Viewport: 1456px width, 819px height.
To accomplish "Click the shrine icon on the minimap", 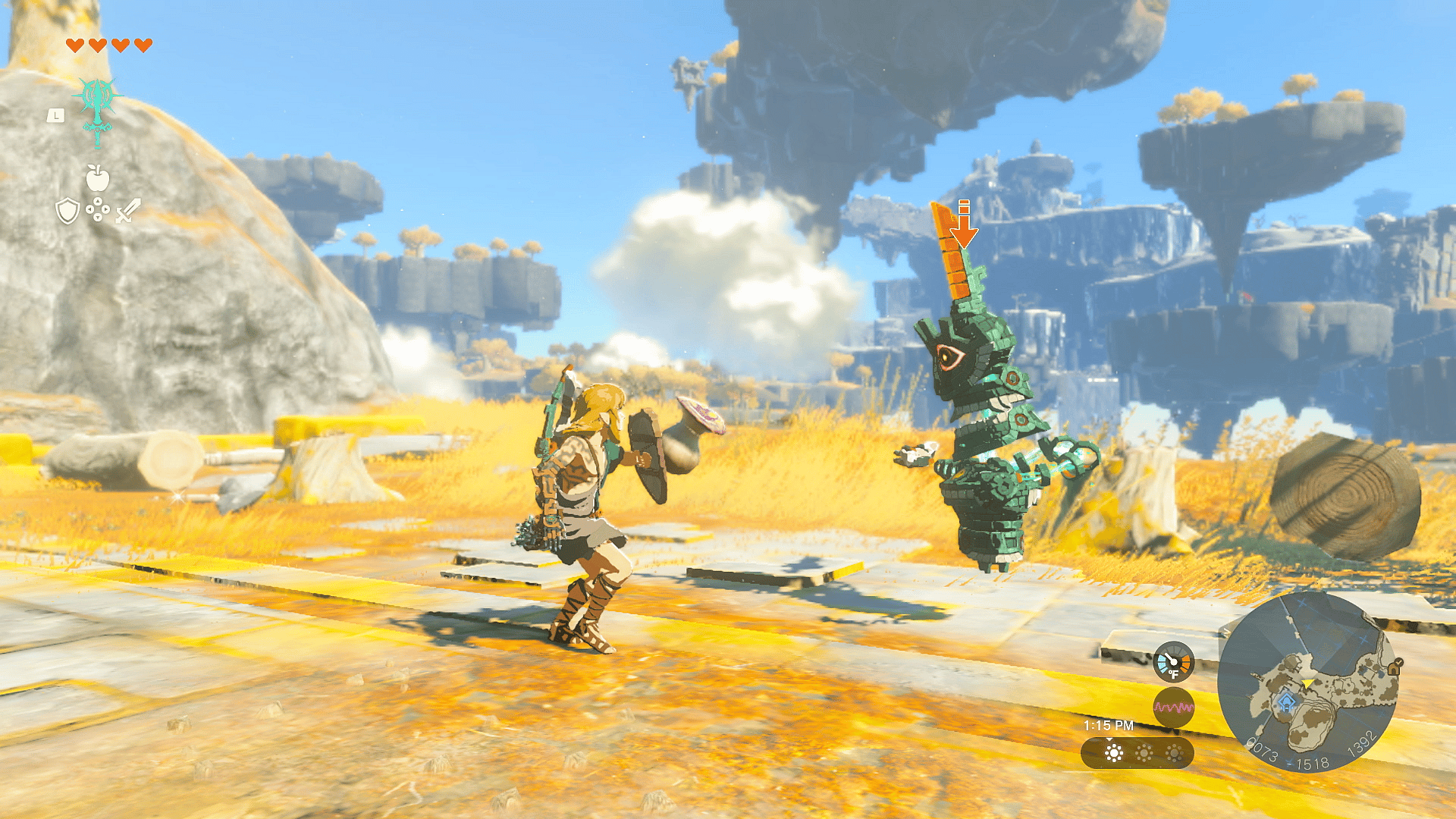I will (x=1286, y=701).
